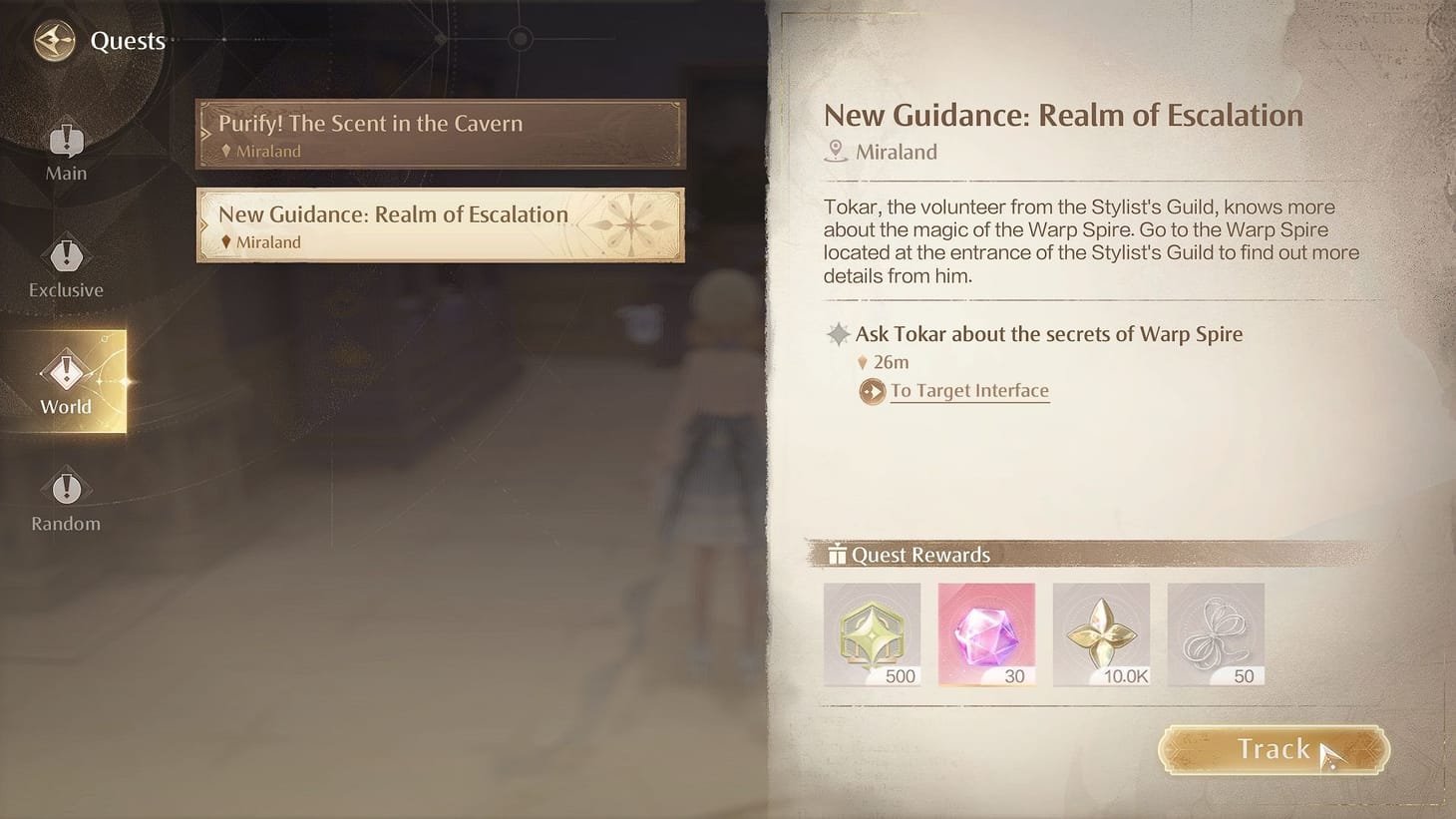Click the Miraland location pin under the quest title
The image size is (1456, 819).
[x=836, y=151]
